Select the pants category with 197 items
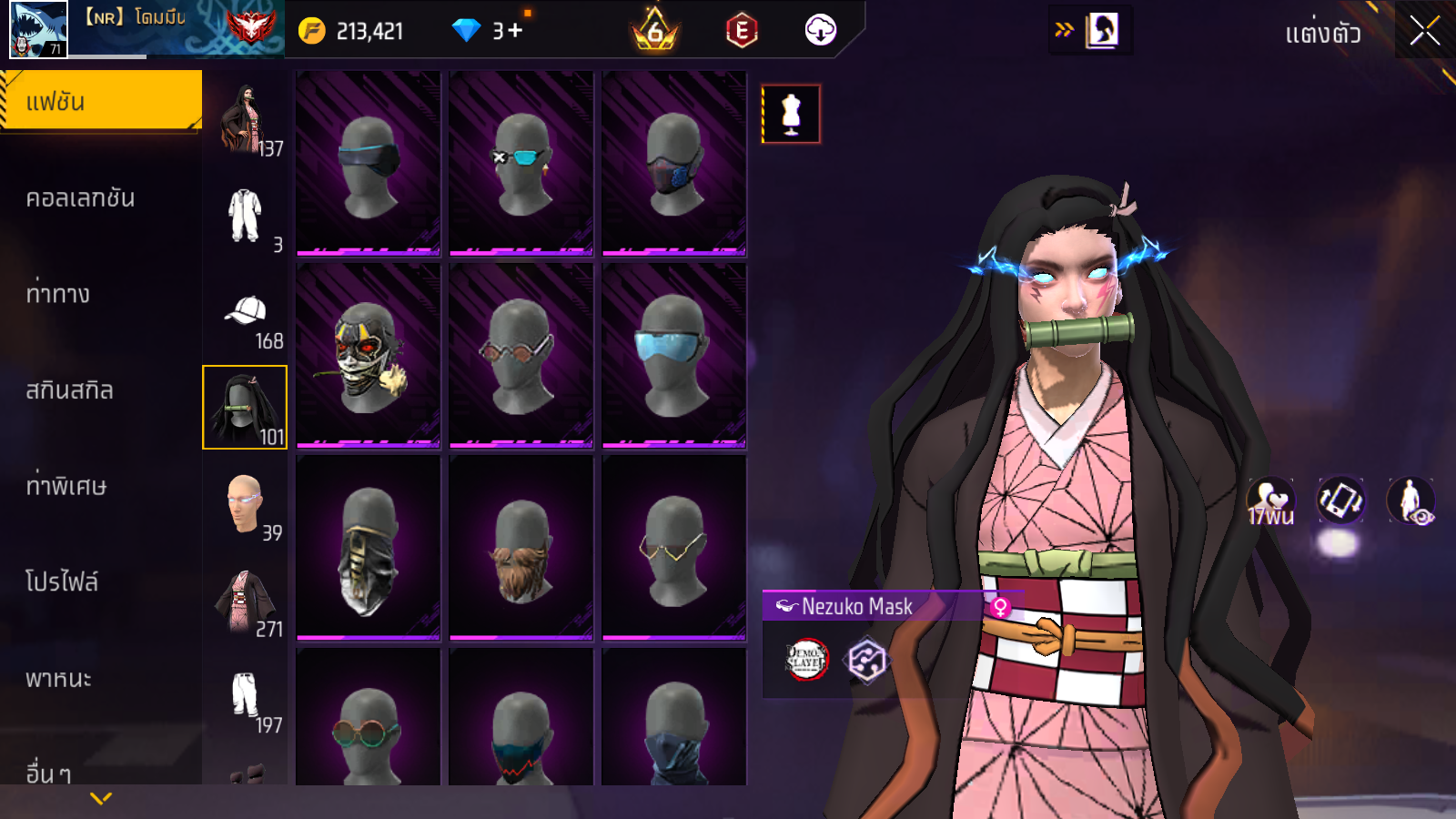The width and height of the screenshot is (1456, 819). [246, 701]
